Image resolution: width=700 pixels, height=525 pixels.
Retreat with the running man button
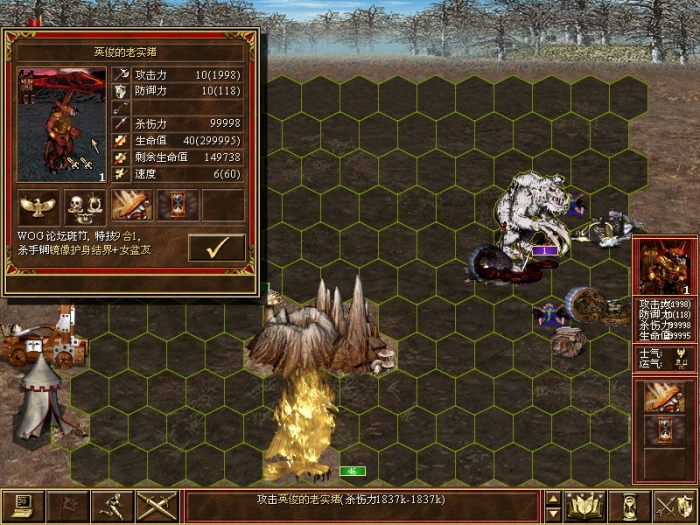tap(113, 506)
